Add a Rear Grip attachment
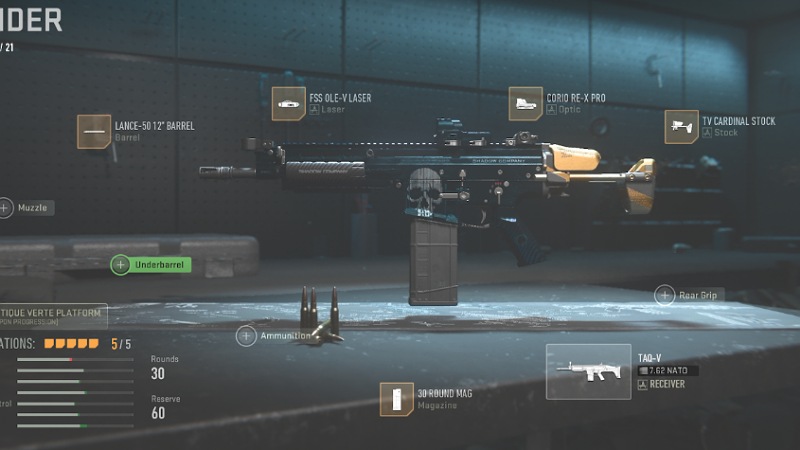The width and height of the screenshot is (800, 450). (x=665, y=295)
